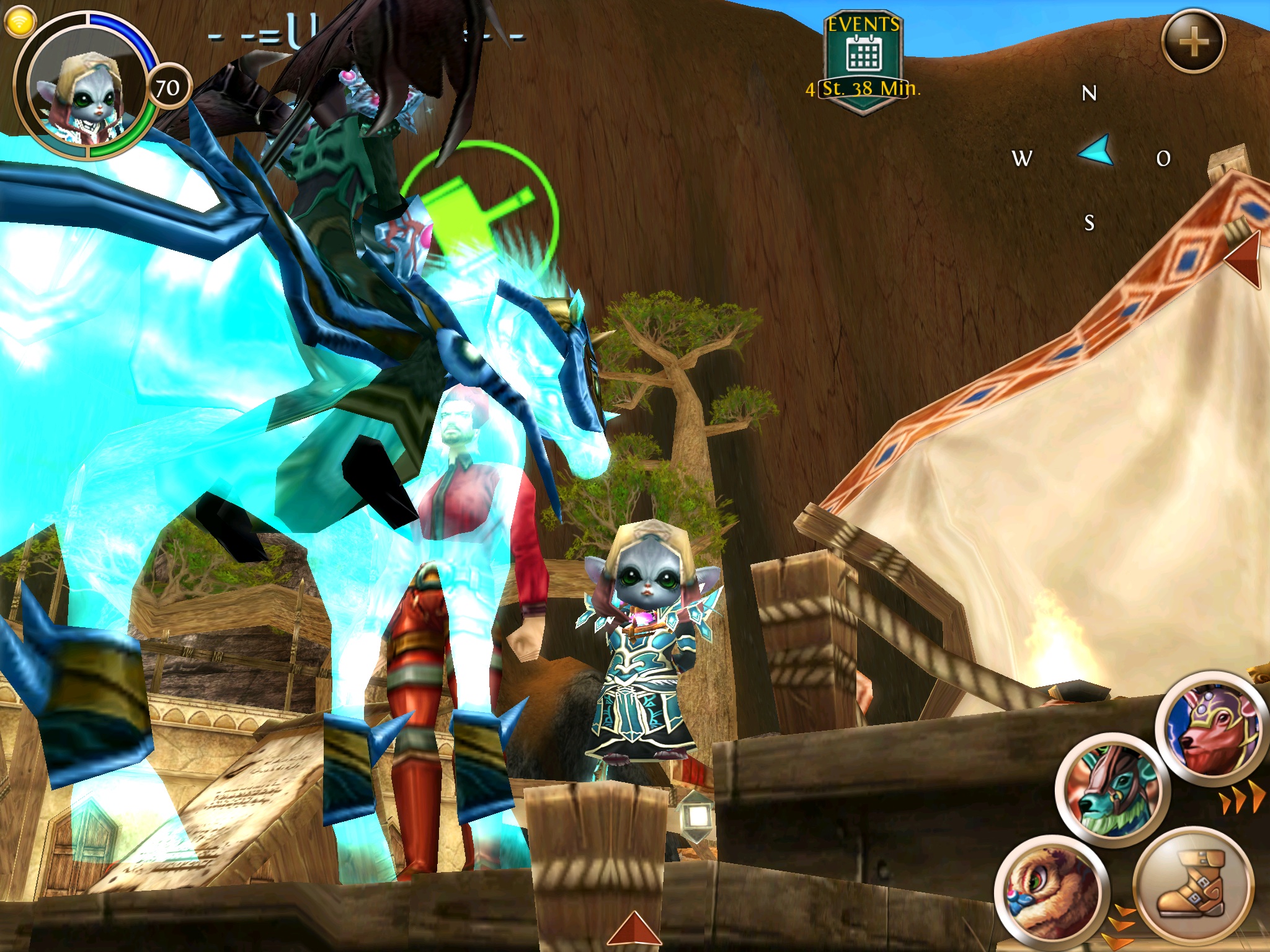Expand the red arrow side panel on right edge
The width and height of the screenshot is (1270, 952).
click(x=1245, y=259)
